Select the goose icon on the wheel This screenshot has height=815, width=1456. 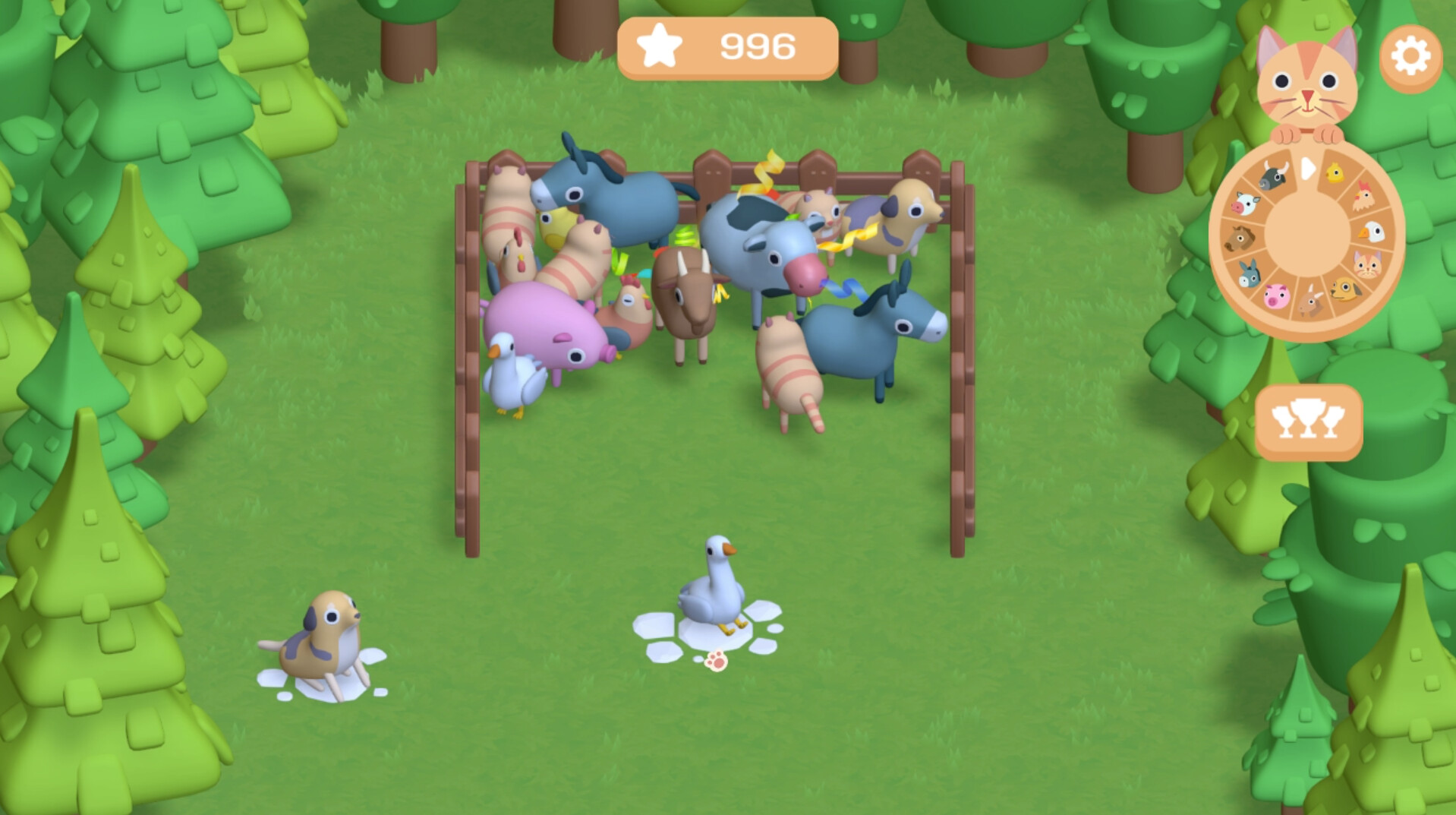click(x=1371, y=230)
